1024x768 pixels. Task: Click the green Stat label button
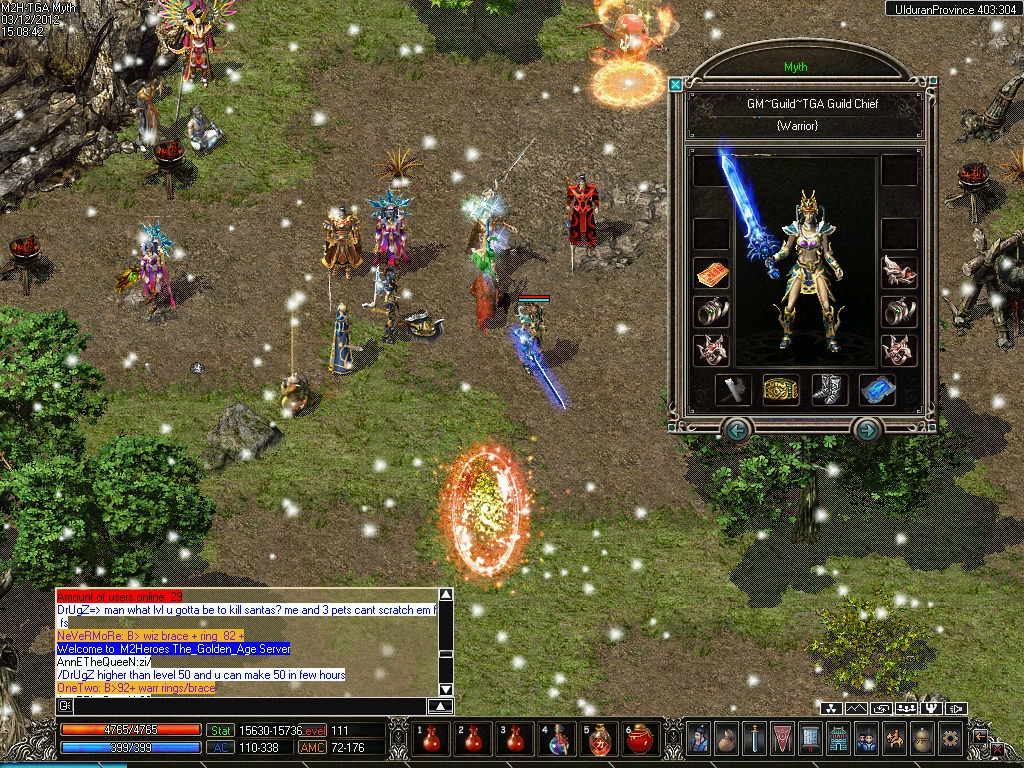[x=219, y=731]
